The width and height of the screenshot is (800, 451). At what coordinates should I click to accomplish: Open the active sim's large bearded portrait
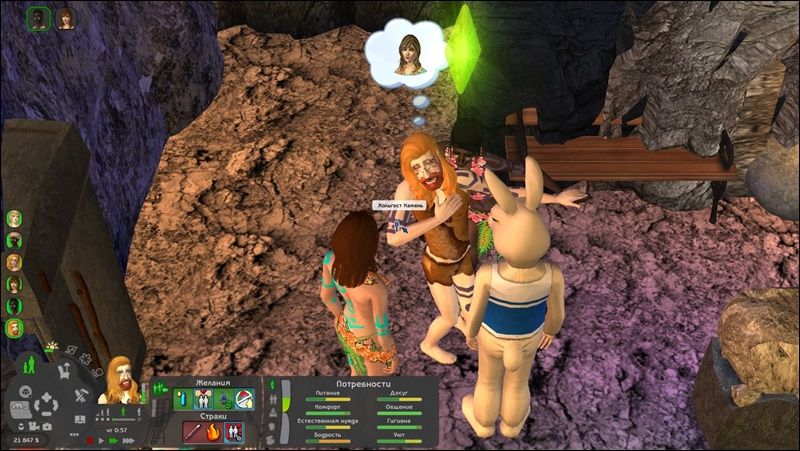click(121, 381)
